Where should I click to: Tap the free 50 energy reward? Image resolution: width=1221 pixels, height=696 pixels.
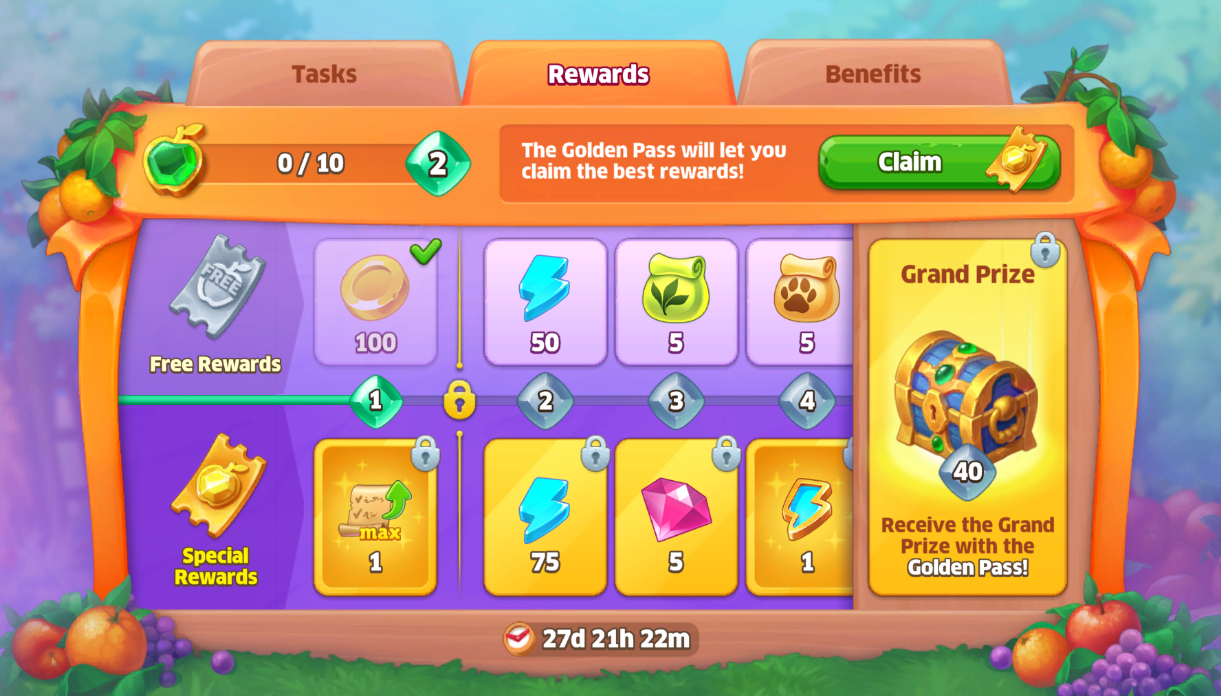(x=545, y=302)
